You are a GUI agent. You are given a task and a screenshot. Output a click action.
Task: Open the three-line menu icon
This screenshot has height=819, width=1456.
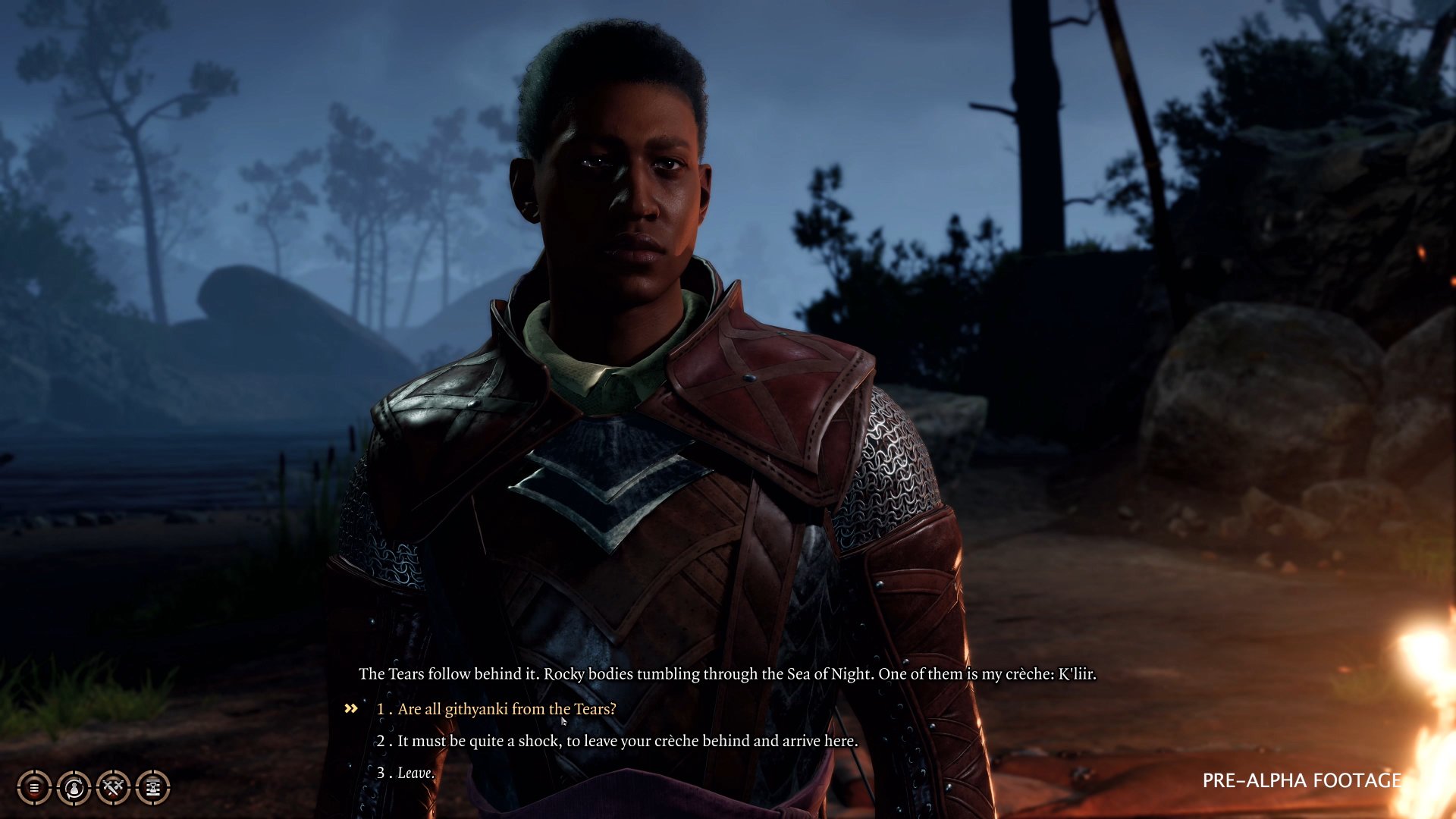[34, 788]
